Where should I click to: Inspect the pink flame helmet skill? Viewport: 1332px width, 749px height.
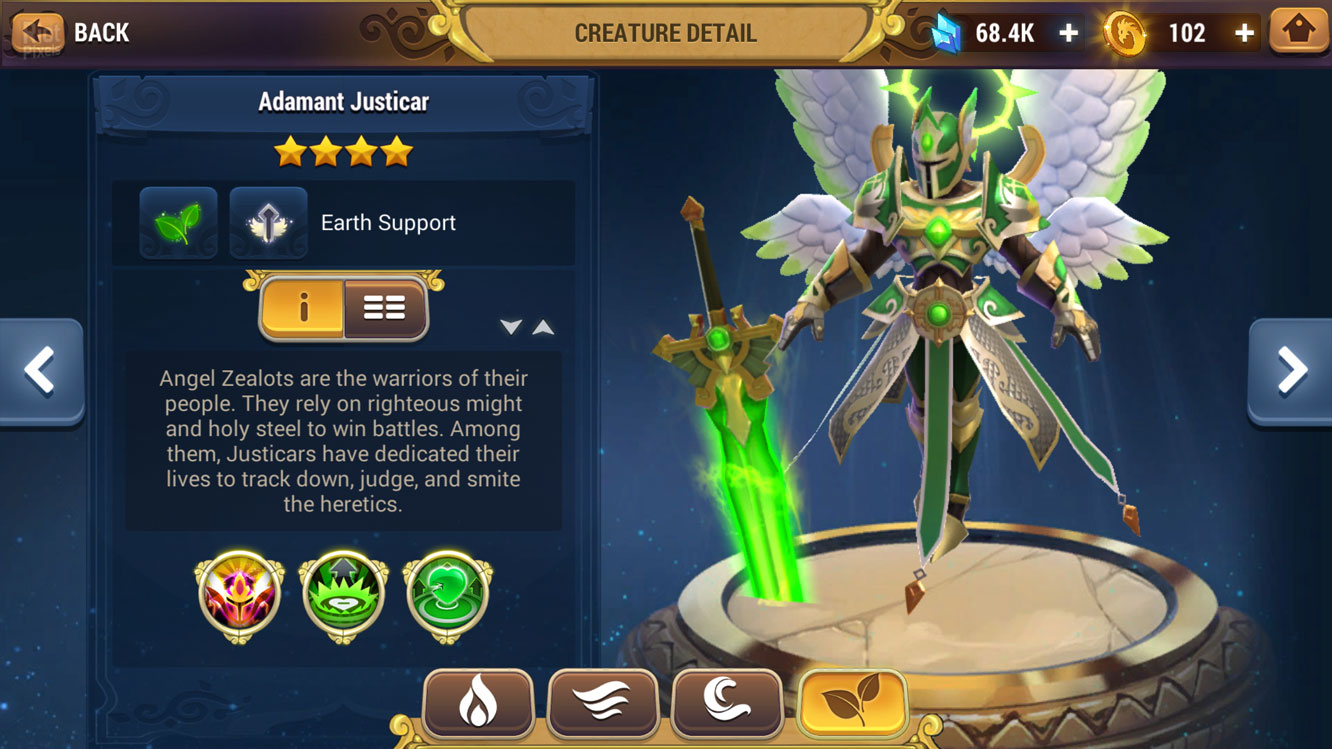239,596
